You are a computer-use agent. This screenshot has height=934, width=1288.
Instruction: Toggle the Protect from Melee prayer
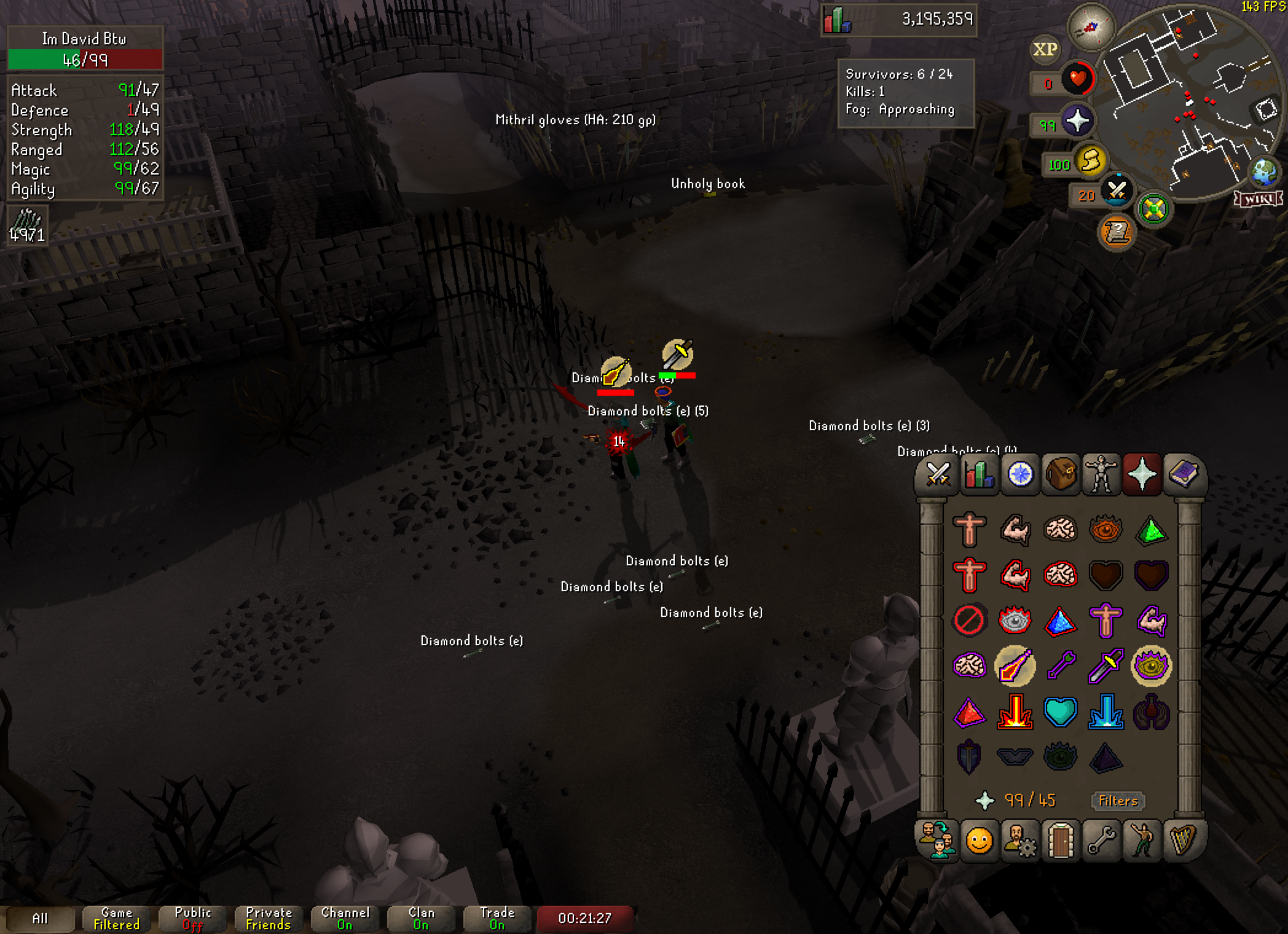1105,666
